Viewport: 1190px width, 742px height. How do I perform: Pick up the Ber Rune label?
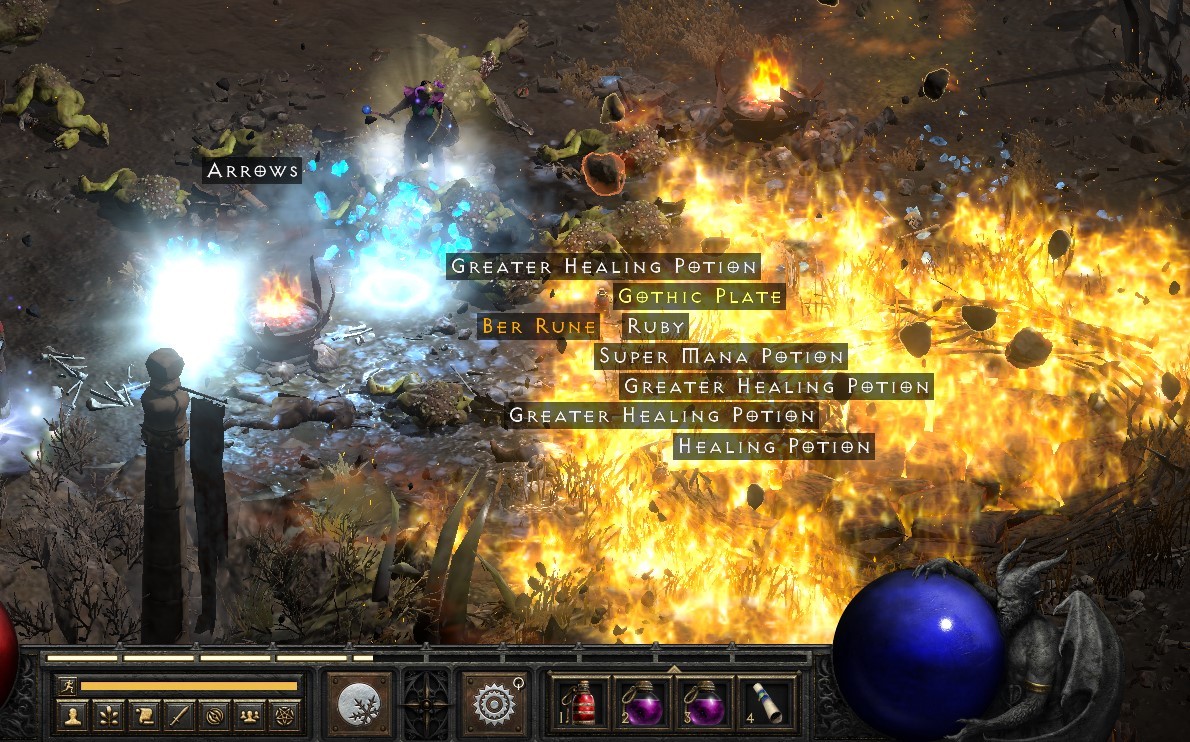click(539, 326)
